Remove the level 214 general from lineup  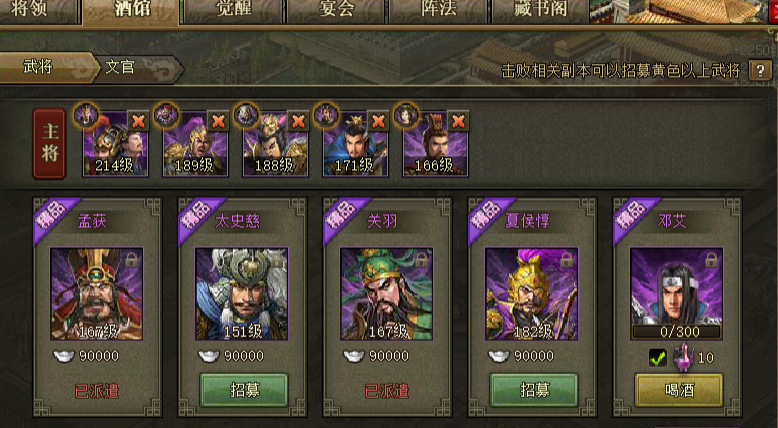(138, 120)
